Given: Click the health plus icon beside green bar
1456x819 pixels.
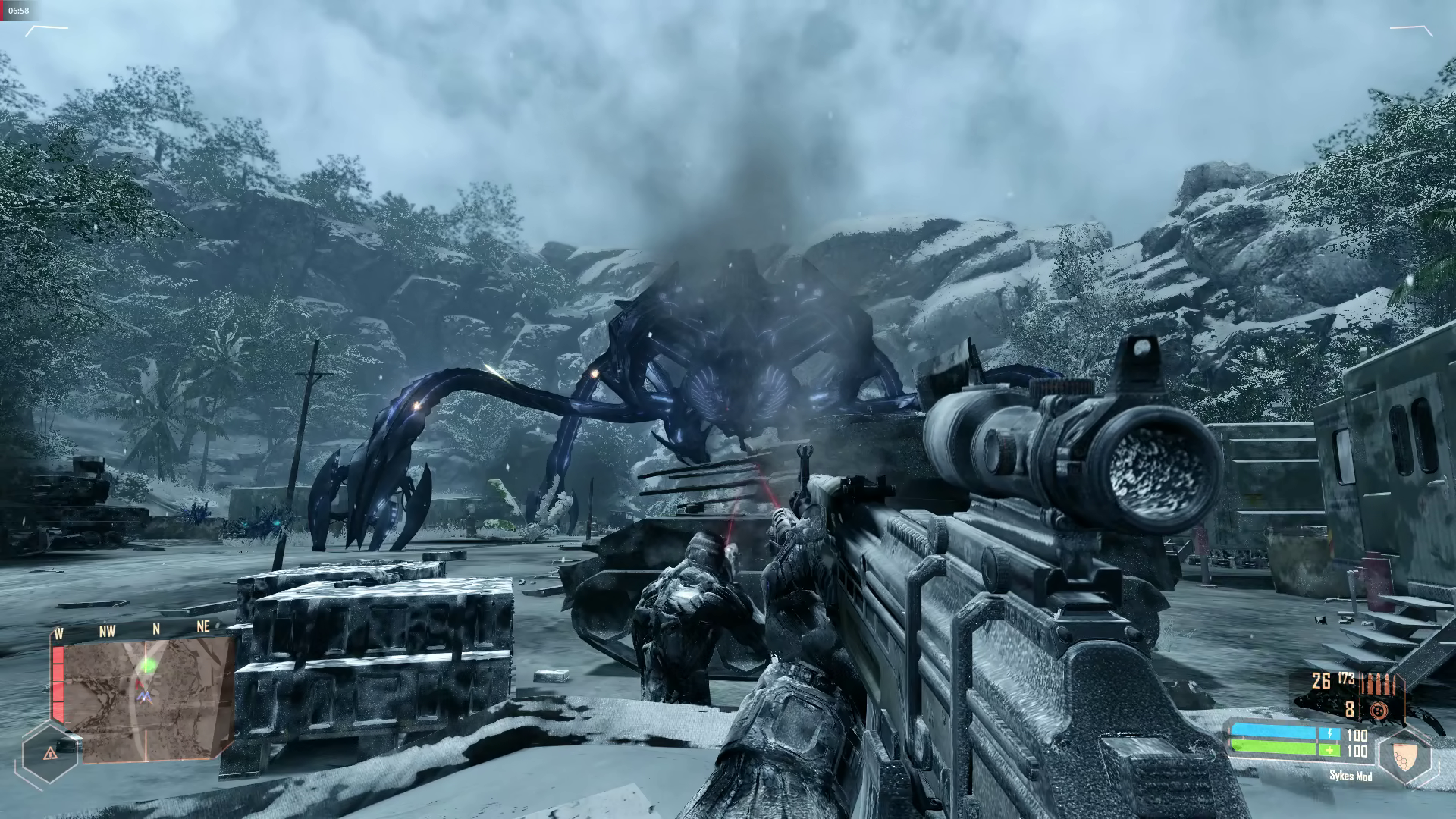Looking at the screenshot, I should tap(1329, 749).
